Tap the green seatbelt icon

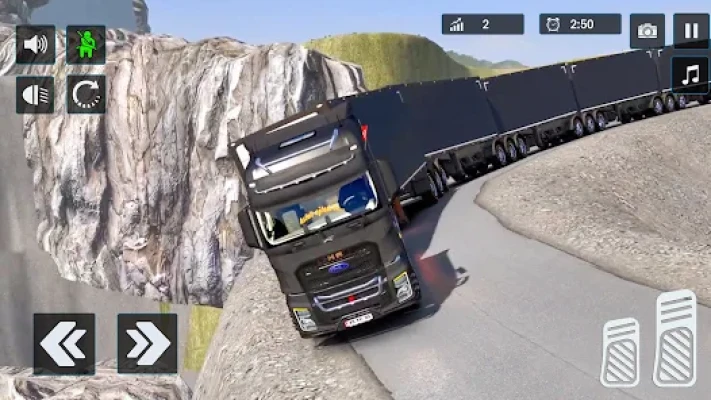coord(86,45)
